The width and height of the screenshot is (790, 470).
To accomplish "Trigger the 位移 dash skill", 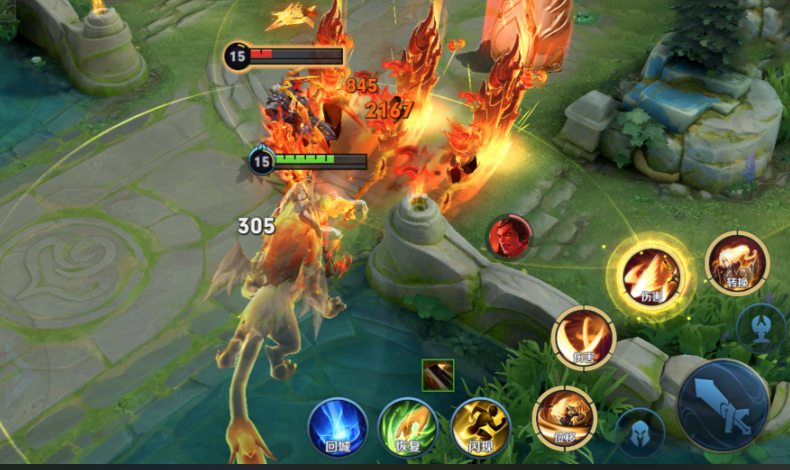I will pyautogui.click(x=565, y=416).
